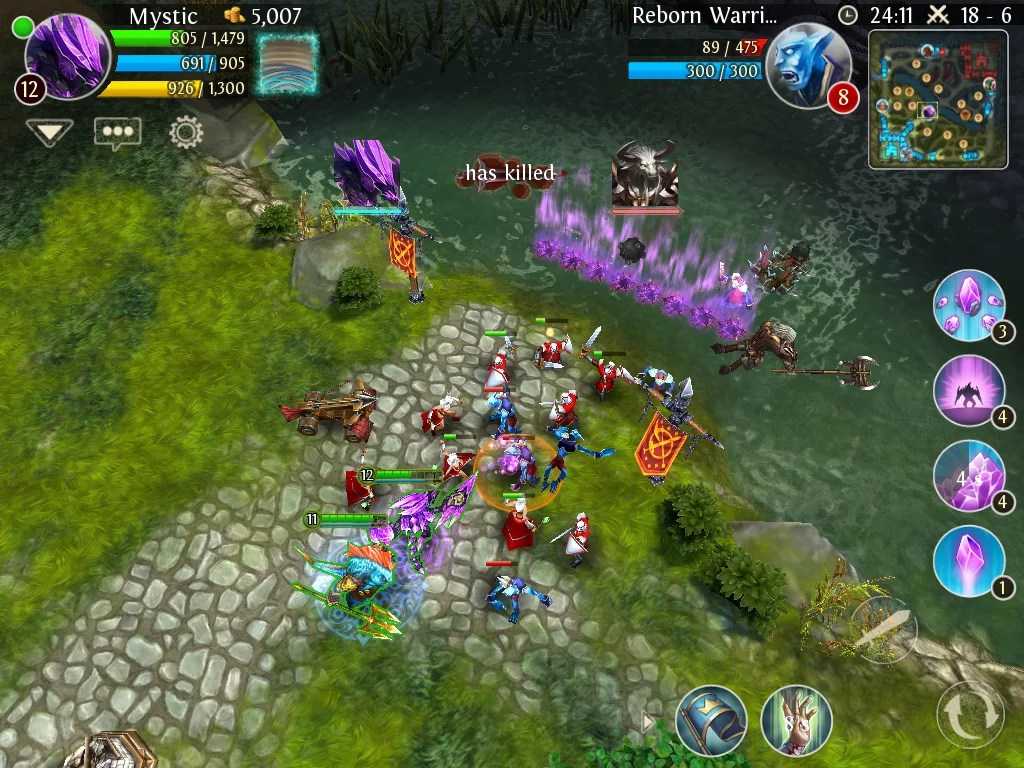Switch target with the circular arrows button
Image resolution: width=1024 pixels, height=768 pixels.
click(x=970, y=713)
